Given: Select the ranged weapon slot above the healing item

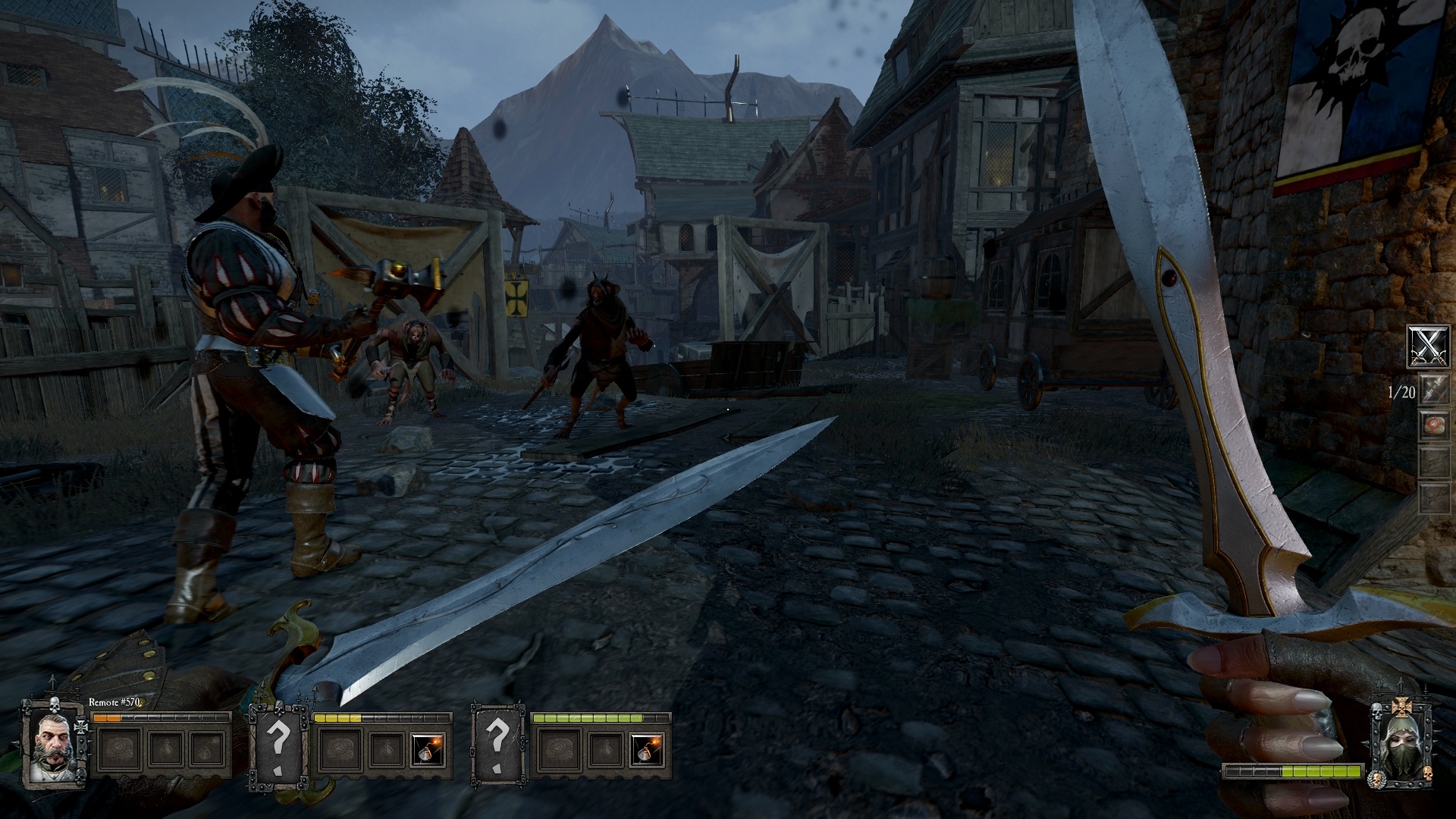Looking at the screenshot, I should [1434, 388].
